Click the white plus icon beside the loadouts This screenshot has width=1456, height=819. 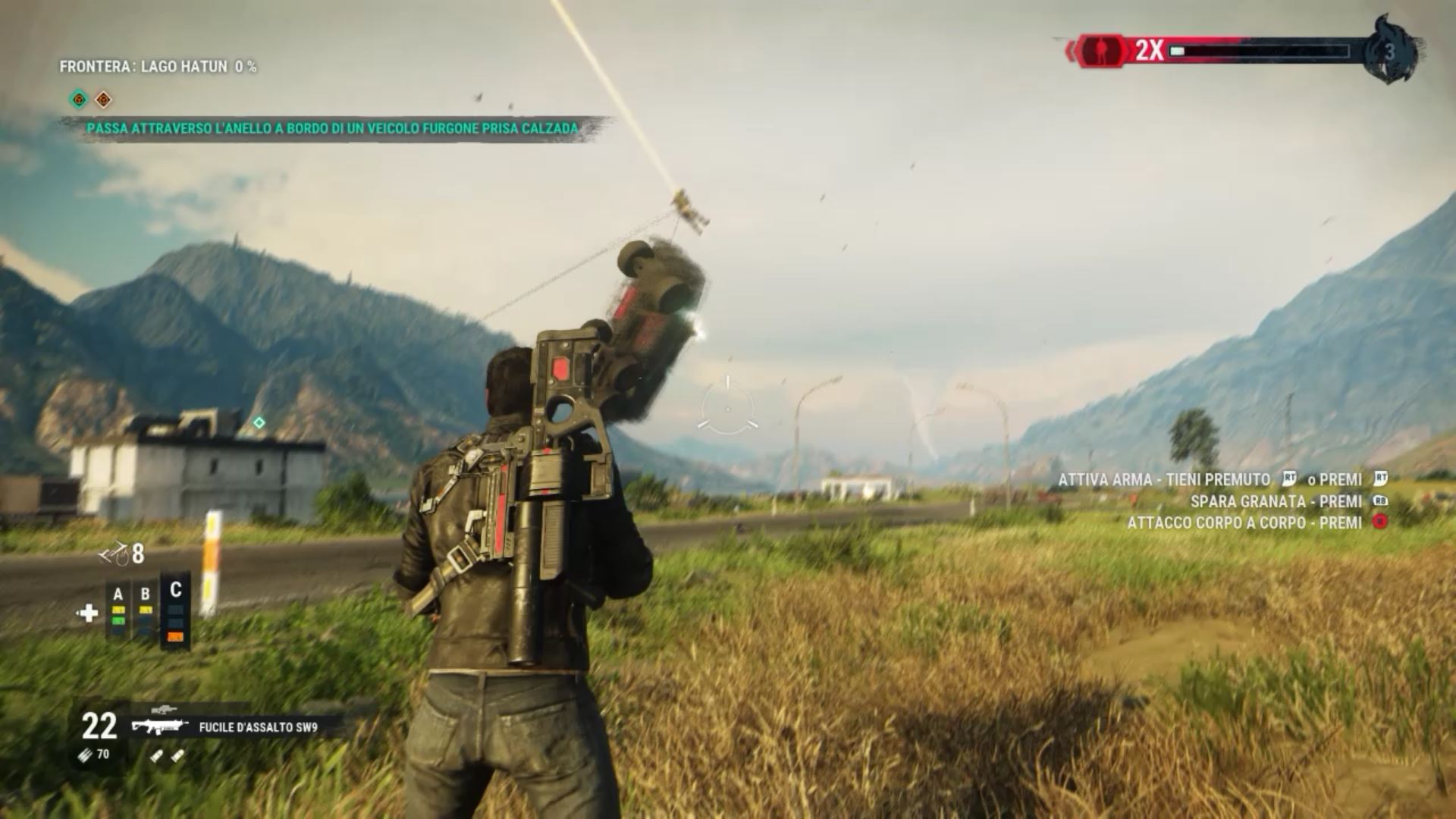[x=88, y=613]
